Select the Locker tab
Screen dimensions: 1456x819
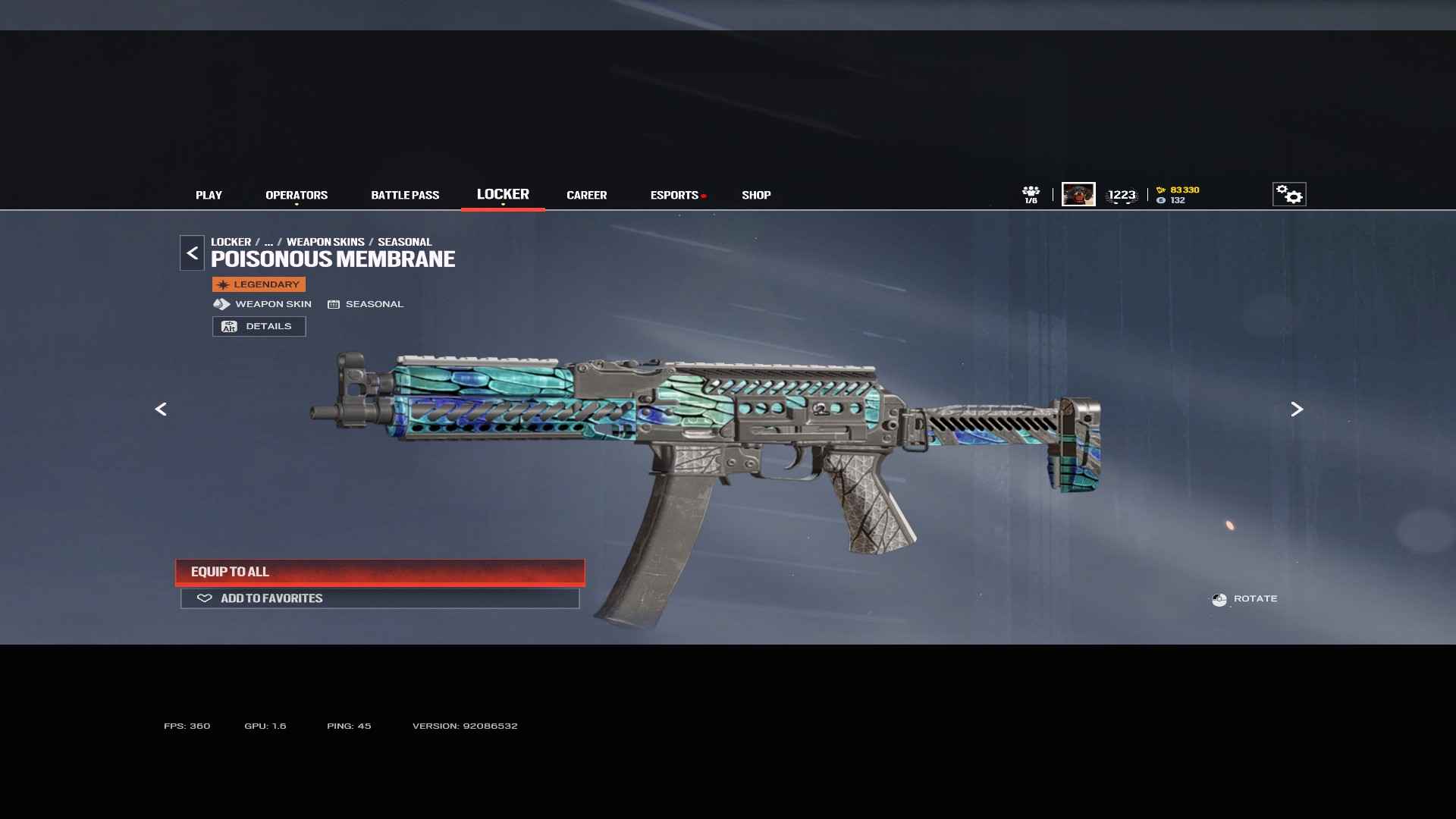(x=503, y=194)
